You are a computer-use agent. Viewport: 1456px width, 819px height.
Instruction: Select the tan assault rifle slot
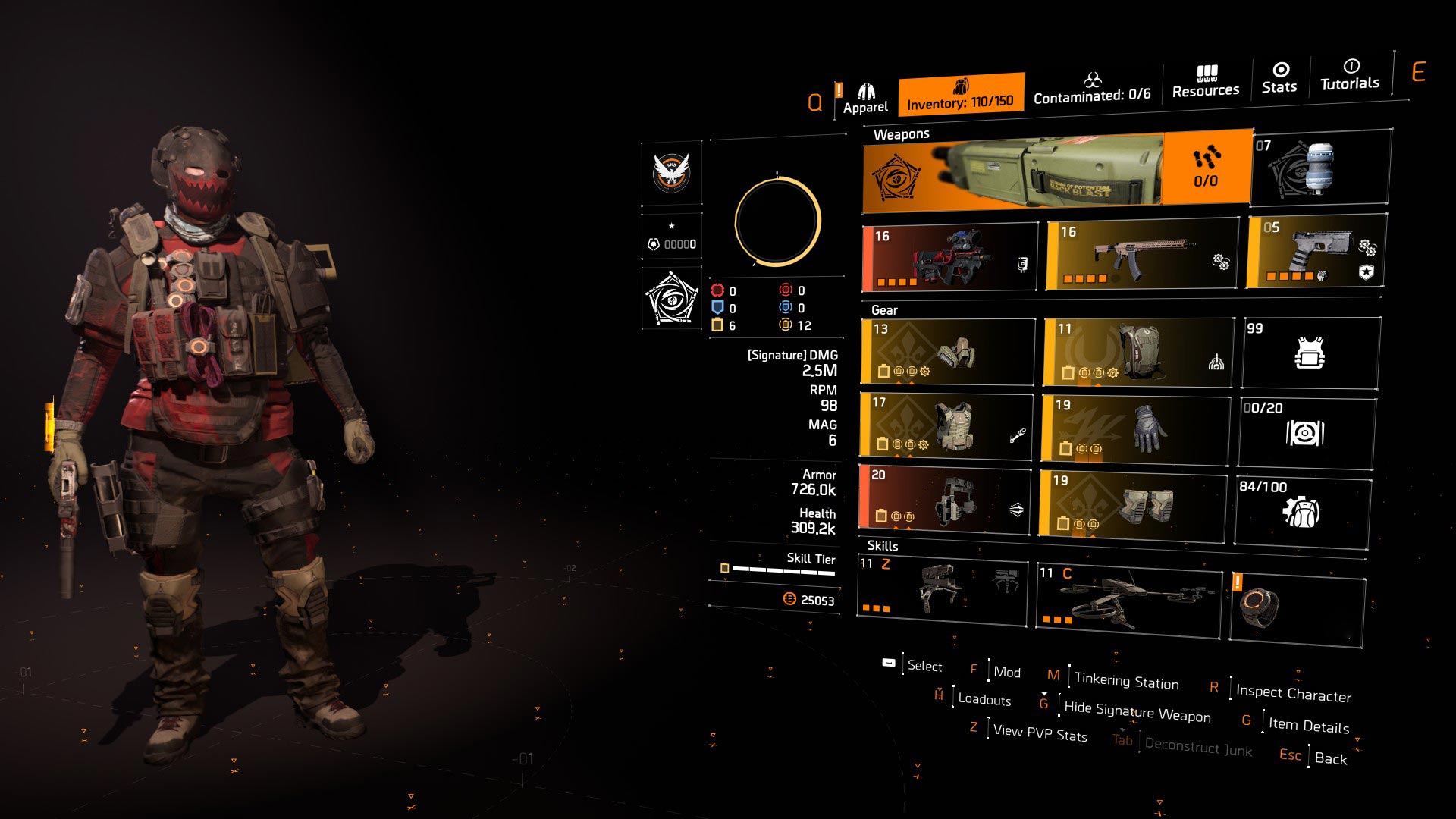pyautogui.click(x=1142, y=255)
